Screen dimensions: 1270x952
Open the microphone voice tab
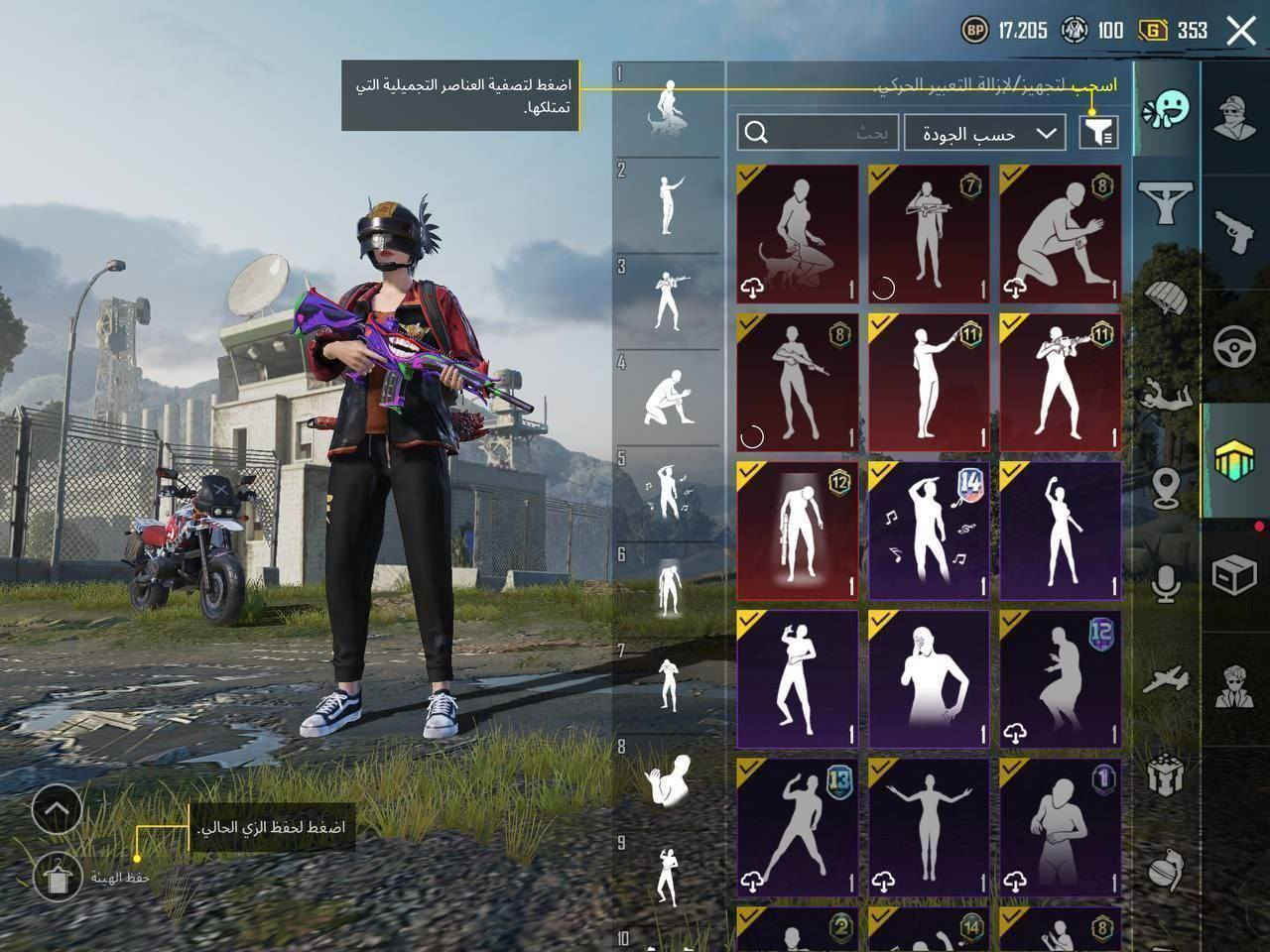coord(1166,582)
